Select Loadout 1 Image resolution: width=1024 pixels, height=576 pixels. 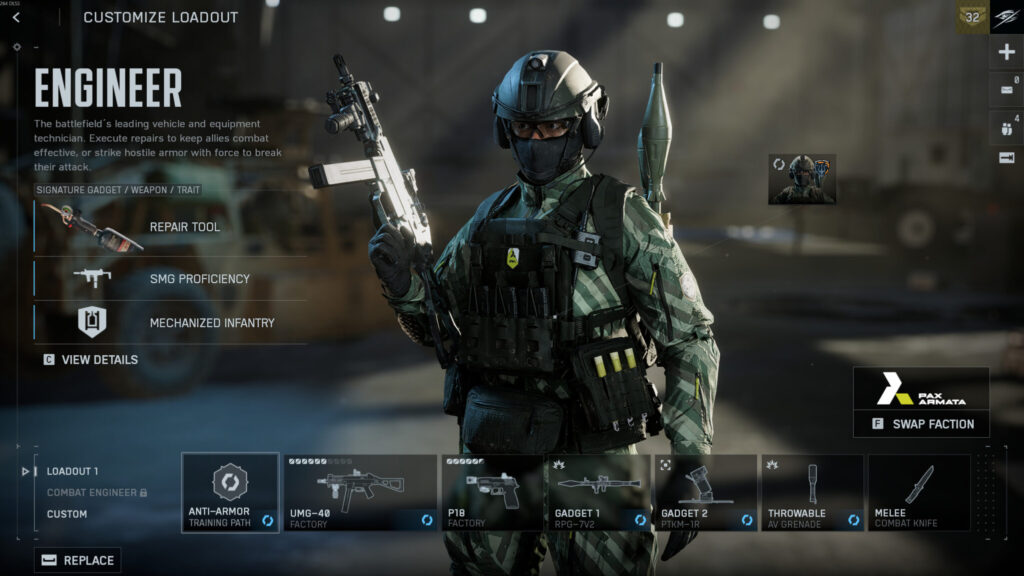(x=73, y=471)
